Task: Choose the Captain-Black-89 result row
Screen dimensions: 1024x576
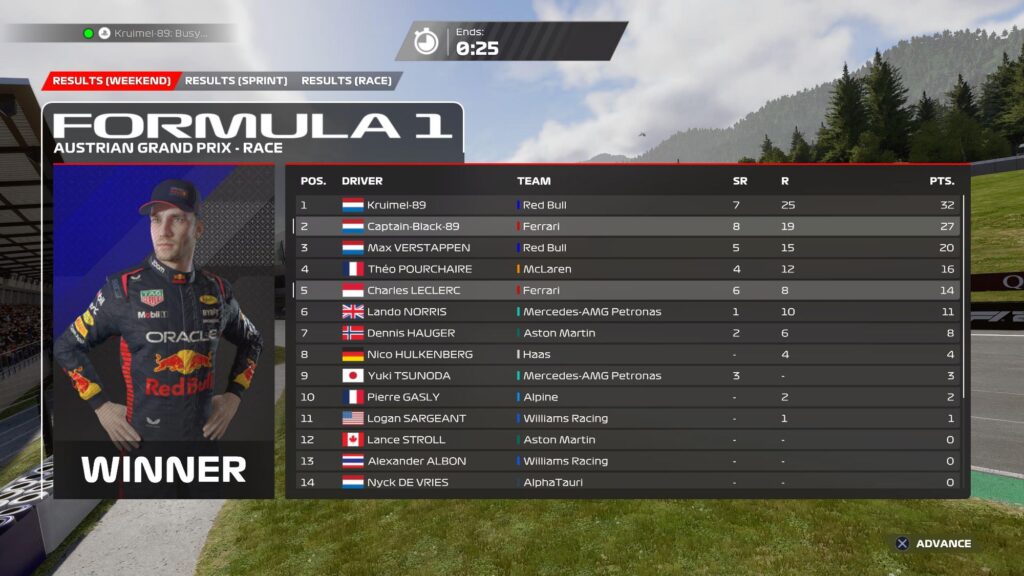Action: [627, 226]
